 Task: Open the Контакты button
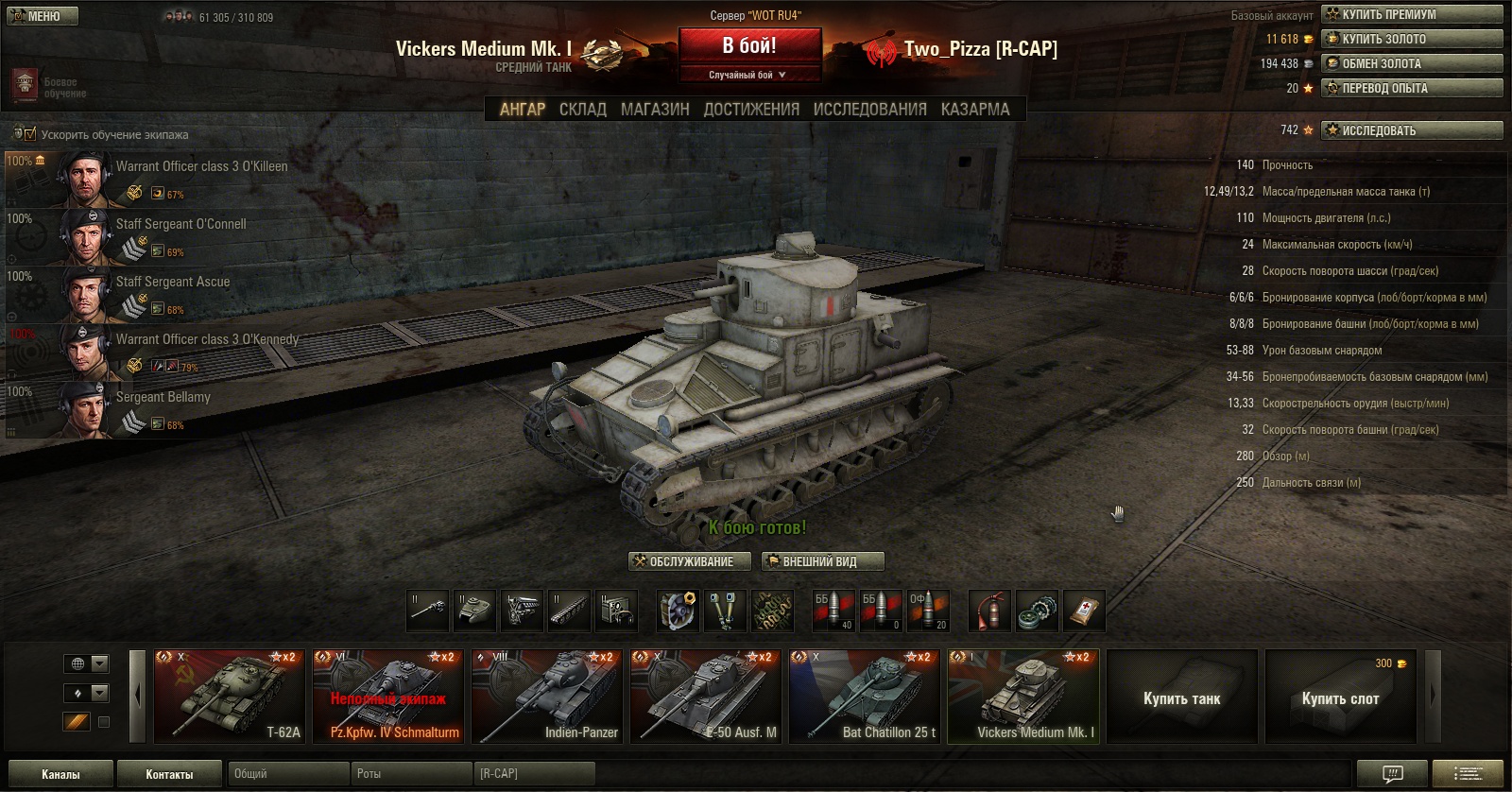(x=170, y=774)
